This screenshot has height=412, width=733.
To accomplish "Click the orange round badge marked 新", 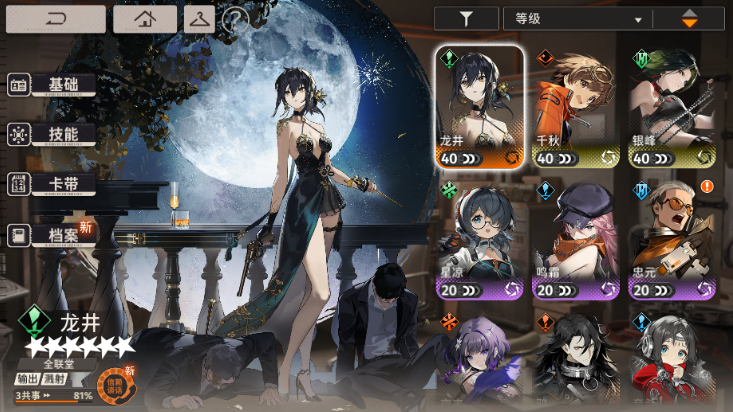I will 112,382.
